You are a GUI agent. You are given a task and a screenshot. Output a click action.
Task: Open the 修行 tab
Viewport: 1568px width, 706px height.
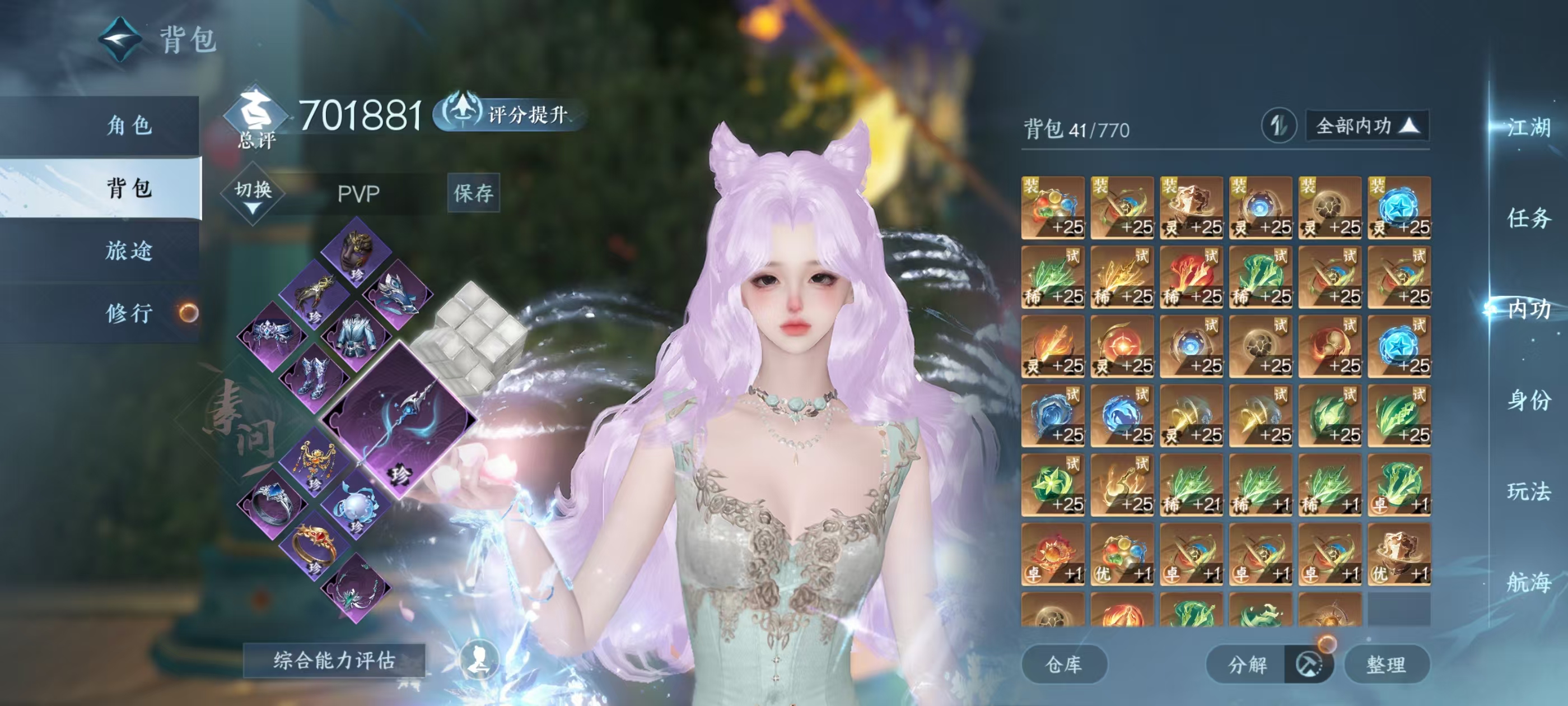pos(129,313)
